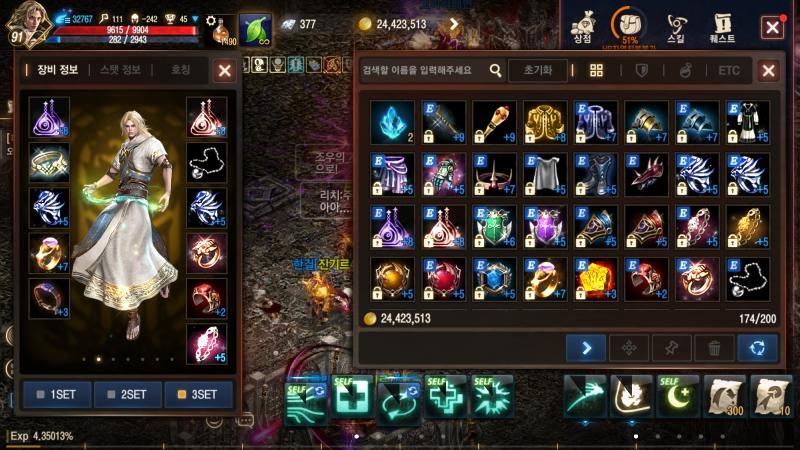Select the 1SET equipment preset
Viewport: 800px width, 450px height.
57,395
